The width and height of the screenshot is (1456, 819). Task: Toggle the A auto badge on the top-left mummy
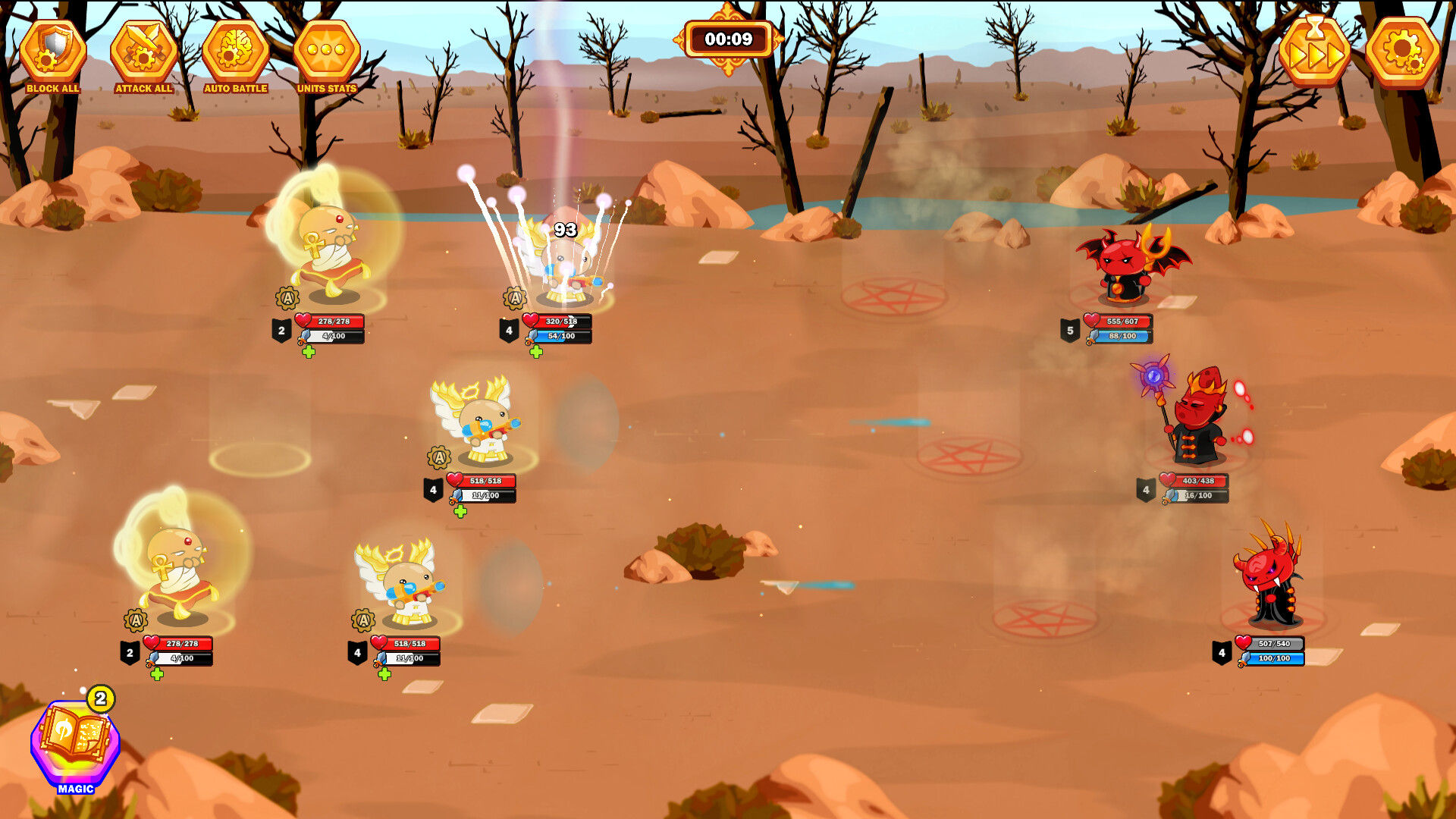pyautogui.click(x=286, y=300)
